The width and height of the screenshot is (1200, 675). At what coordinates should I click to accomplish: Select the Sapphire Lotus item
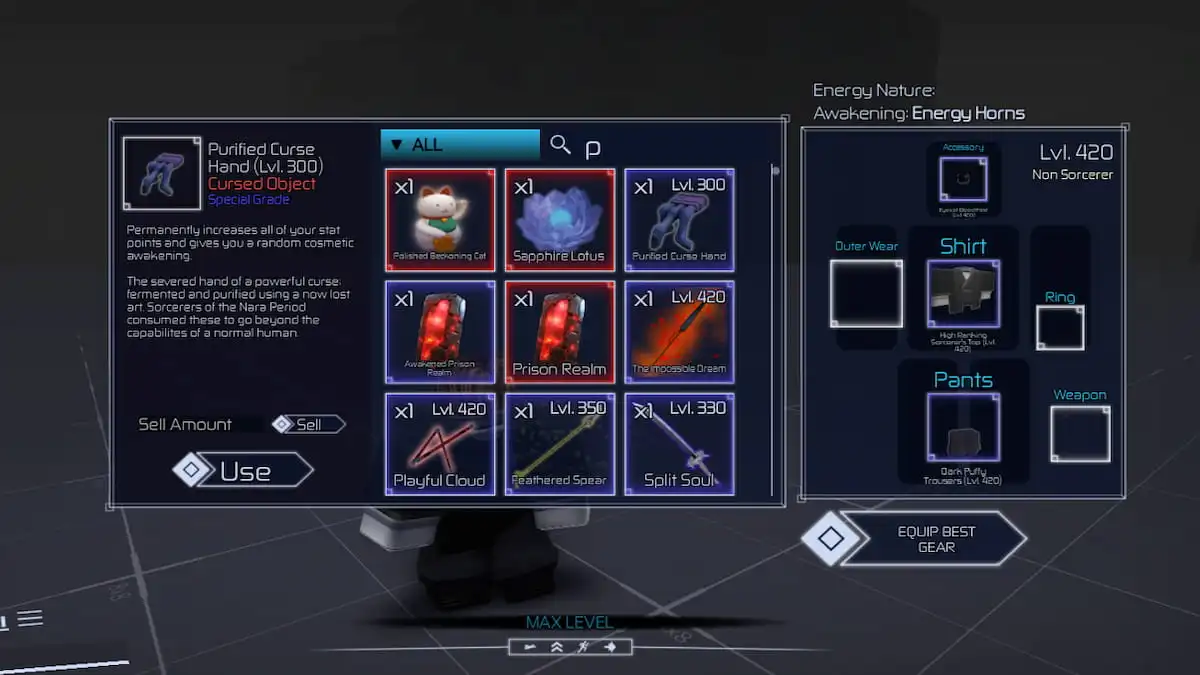(x=559, y=220)
